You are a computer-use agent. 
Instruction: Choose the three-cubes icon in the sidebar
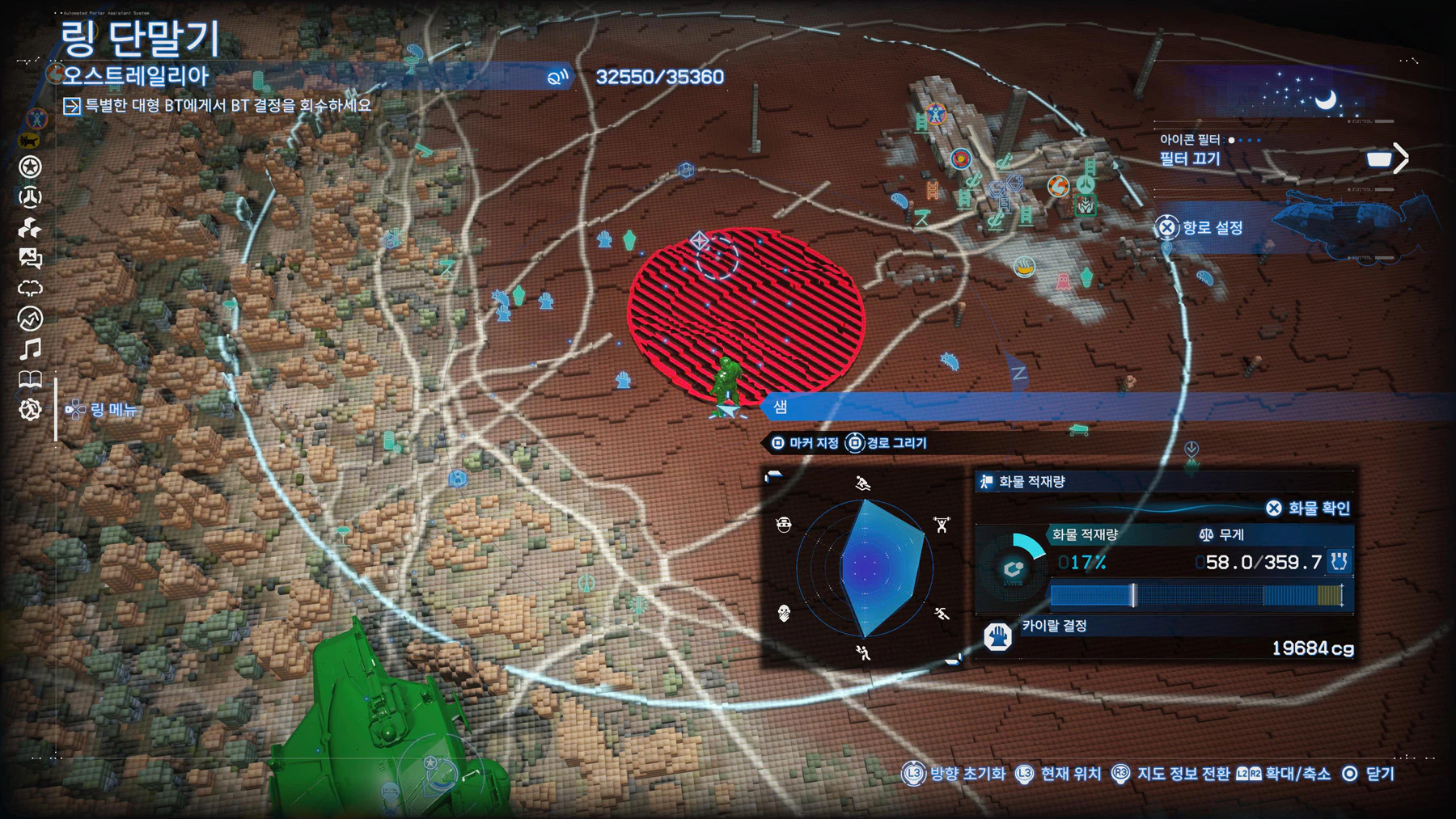[x=30, y=228]
